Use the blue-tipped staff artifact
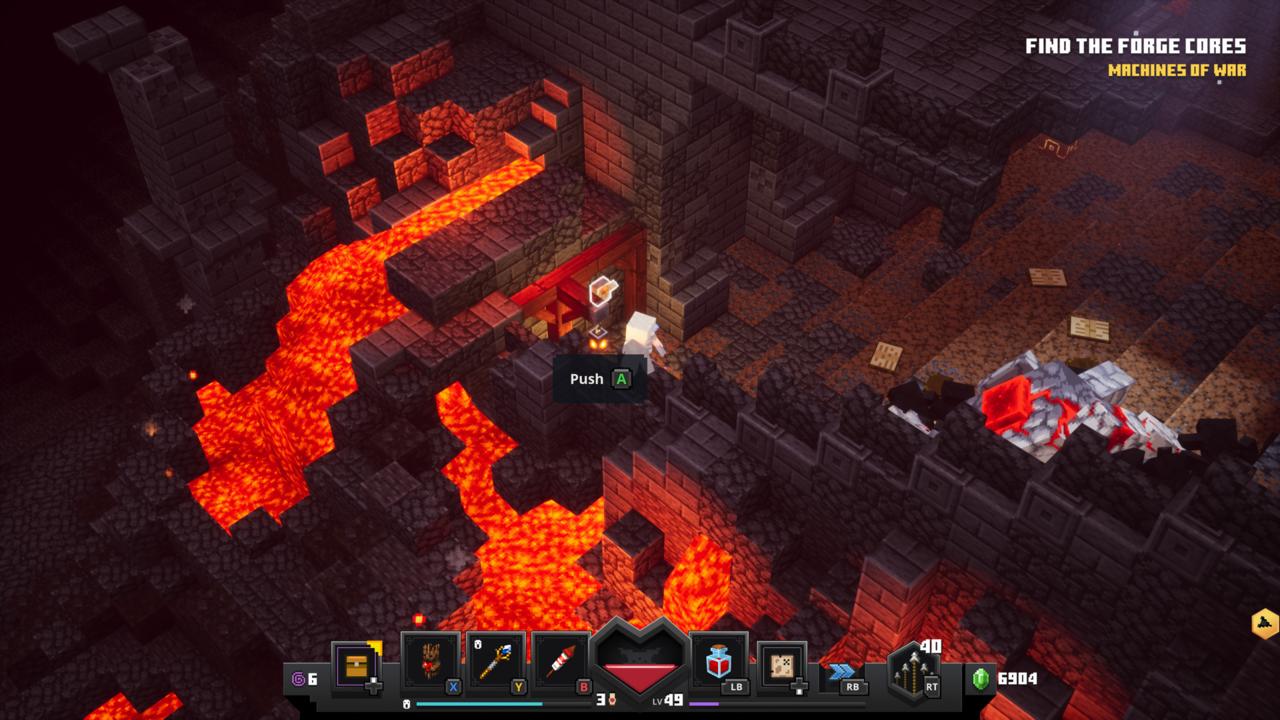 [496, 661]
